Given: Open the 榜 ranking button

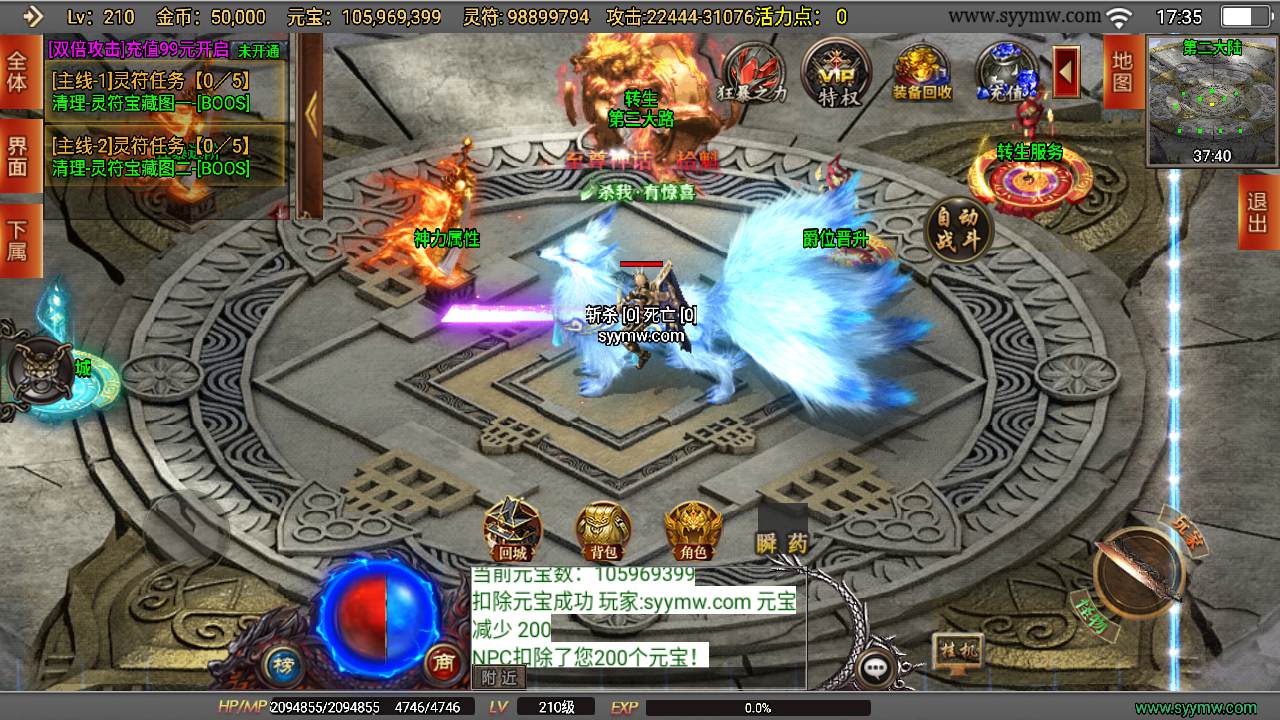Looking at the screenshot, I should coord(283,664).
